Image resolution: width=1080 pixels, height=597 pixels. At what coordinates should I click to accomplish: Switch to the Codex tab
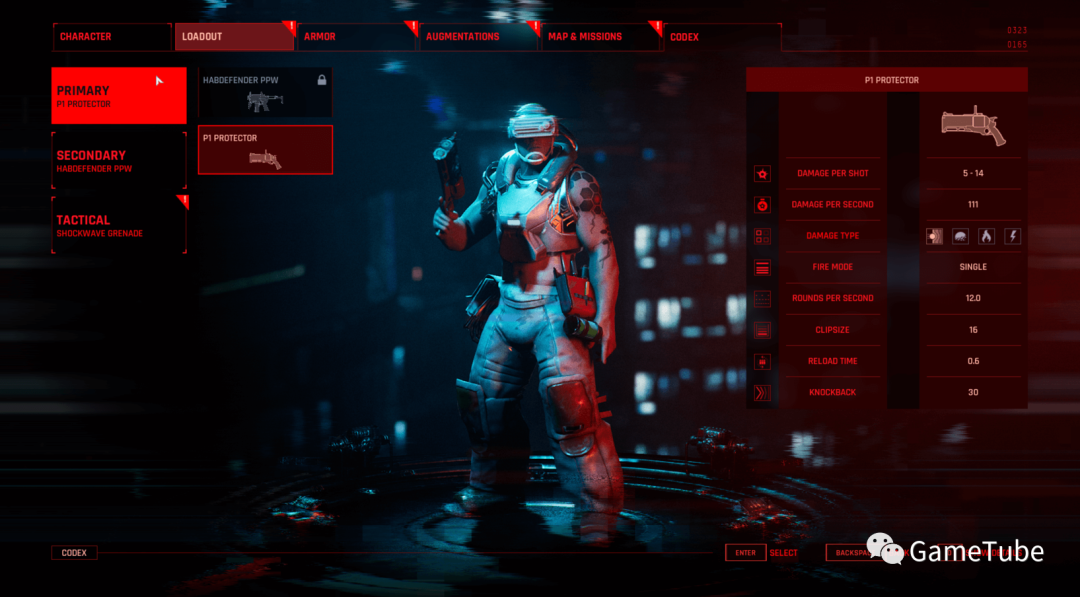722,37
